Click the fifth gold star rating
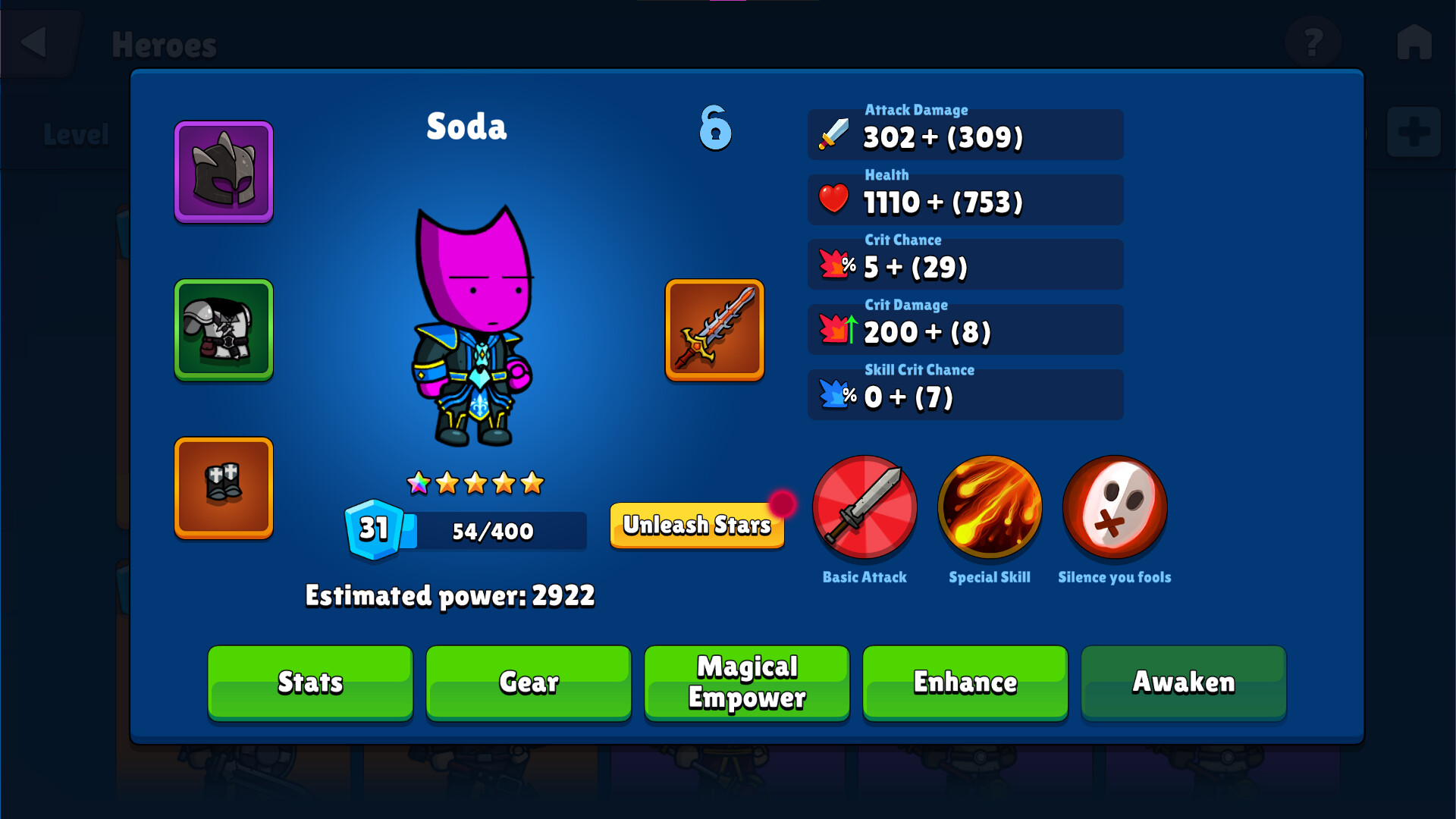This screenshot has width=1456, height=819. 532,482
